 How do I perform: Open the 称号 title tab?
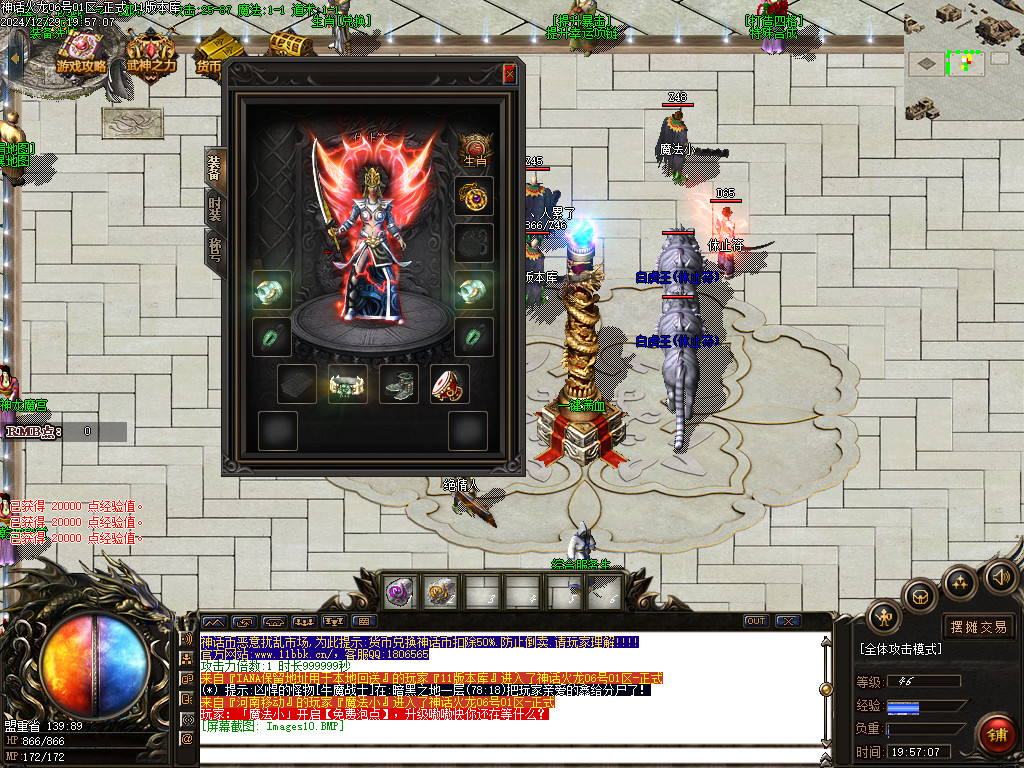point(214,248)
